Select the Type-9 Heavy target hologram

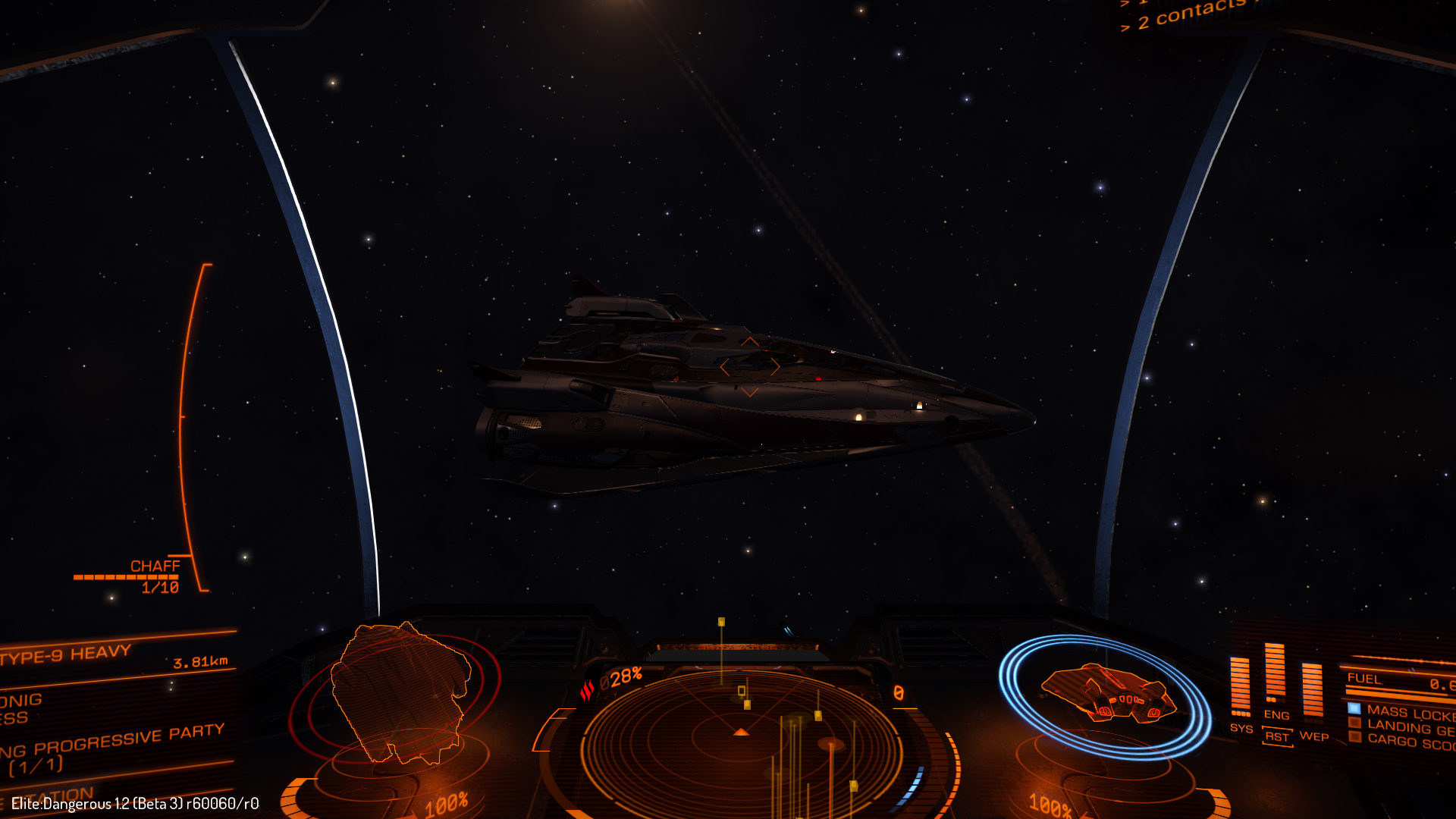400,692
